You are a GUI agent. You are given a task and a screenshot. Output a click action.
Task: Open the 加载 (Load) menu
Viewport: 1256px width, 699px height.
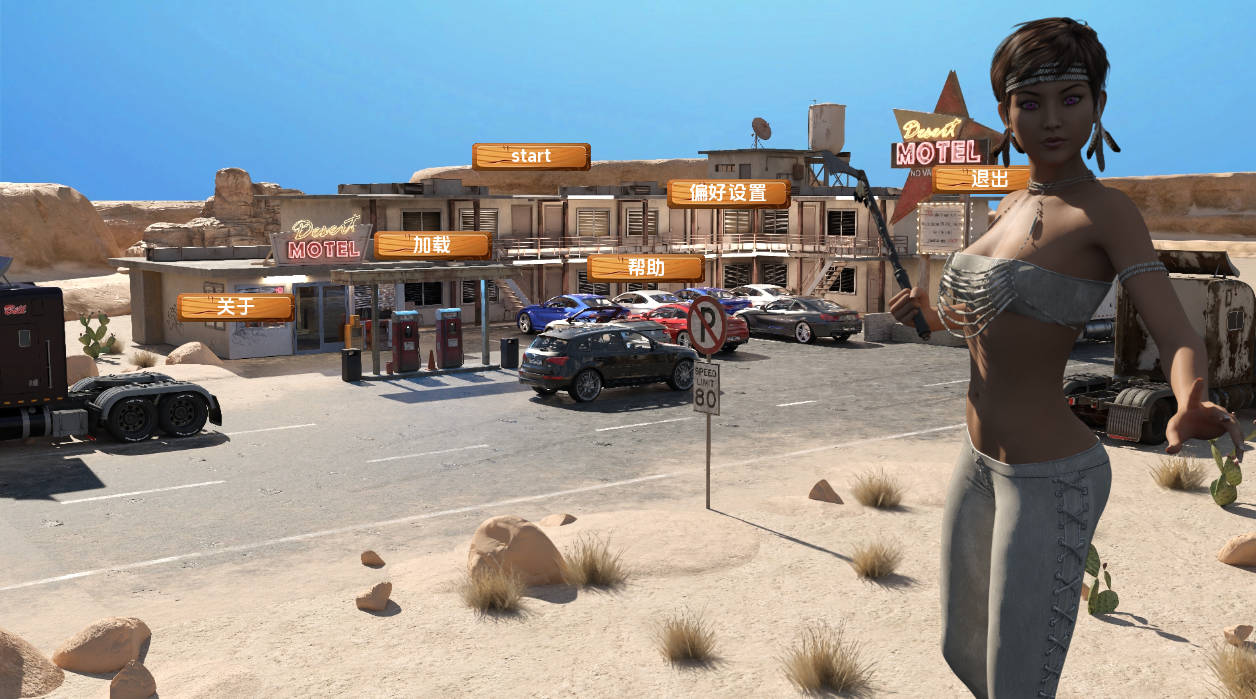point(432,245)
